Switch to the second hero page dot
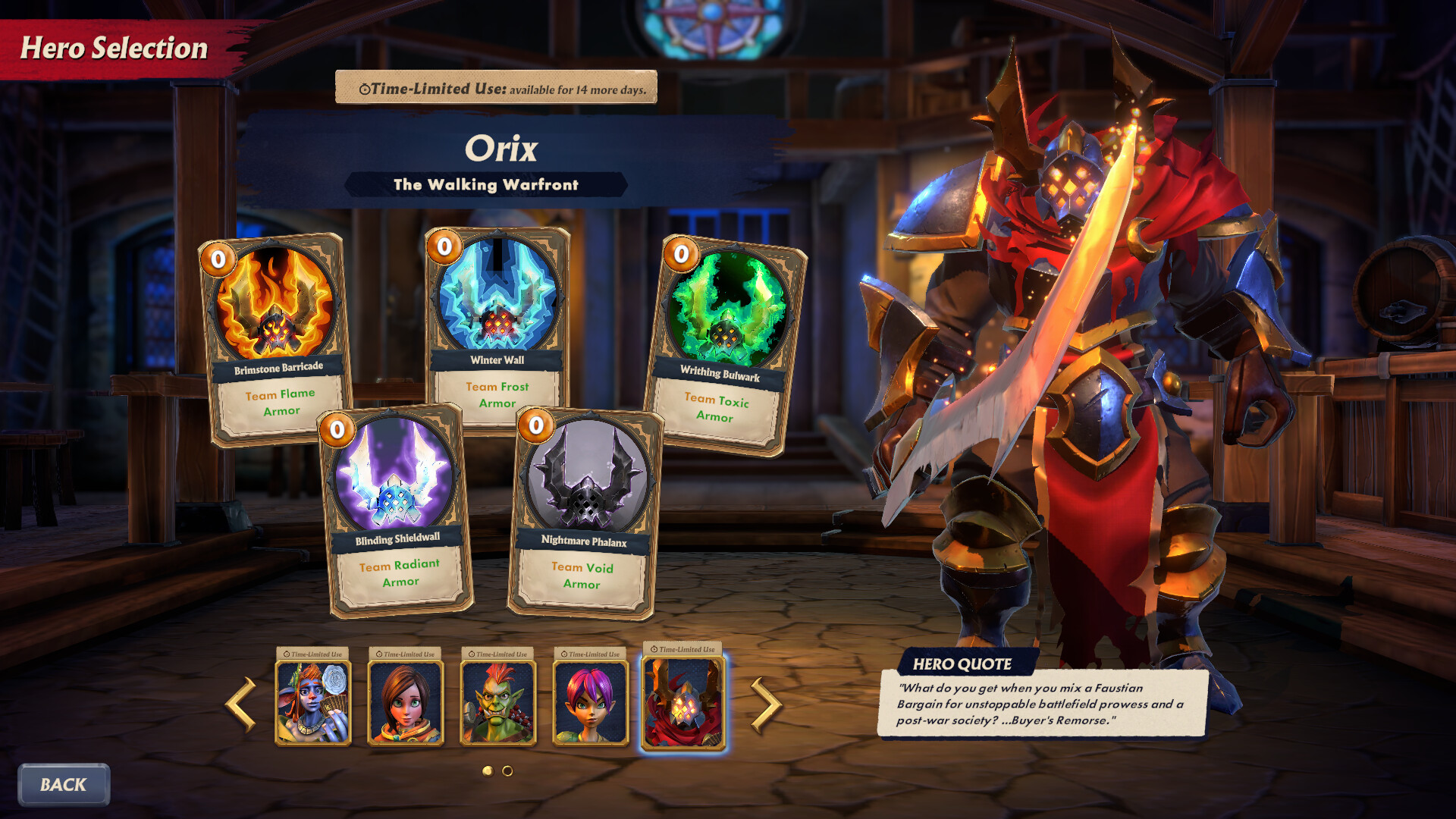Image resolution: width=1456 pixels, height=819 pixels. click(507, 770)
